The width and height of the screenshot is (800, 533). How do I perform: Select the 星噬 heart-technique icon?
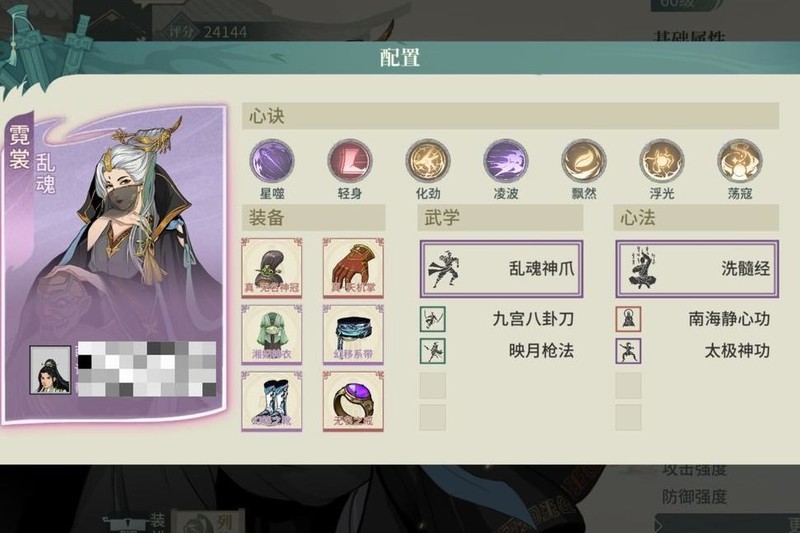pyautogui.click(x=271, y=160)
